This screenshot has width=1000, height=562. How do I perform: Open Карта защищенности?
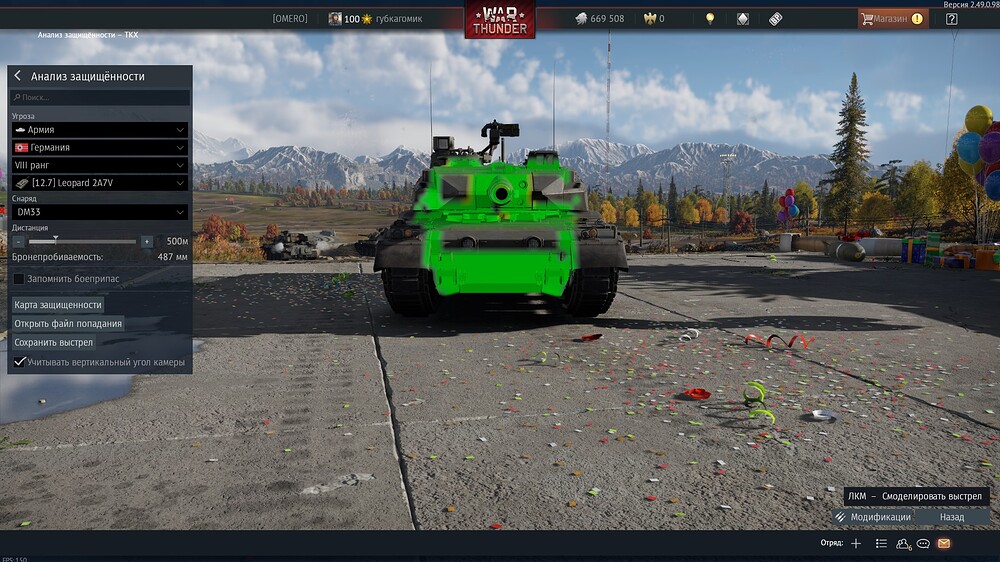point(58,305)
